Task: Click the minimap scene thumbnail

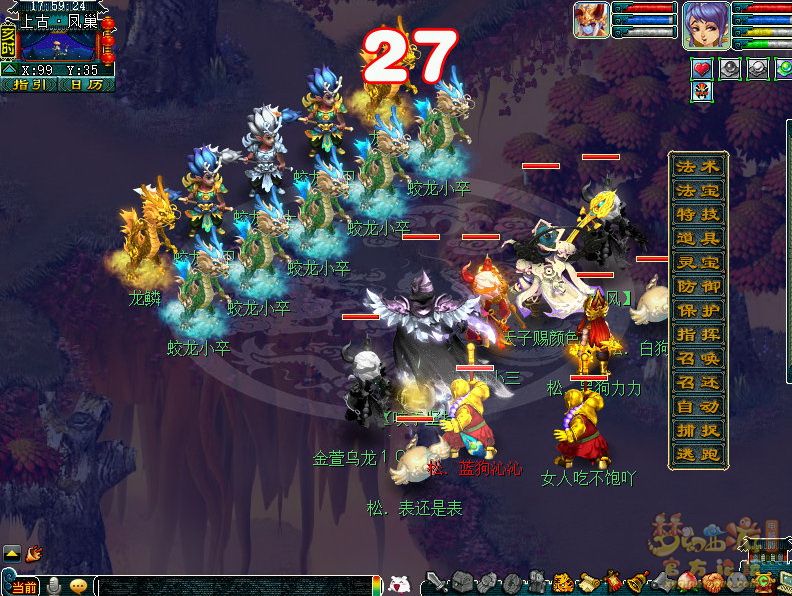Action: (58, 44)
